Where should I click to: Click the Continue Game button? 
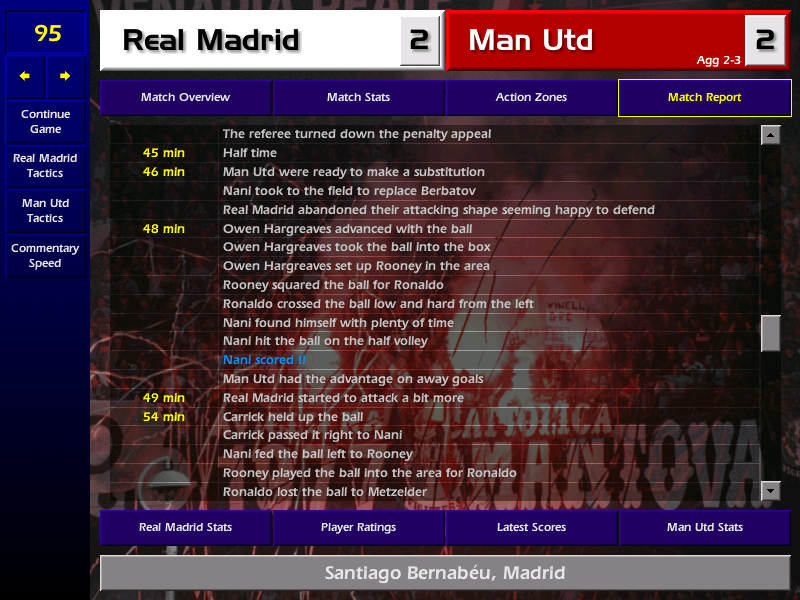45,121
